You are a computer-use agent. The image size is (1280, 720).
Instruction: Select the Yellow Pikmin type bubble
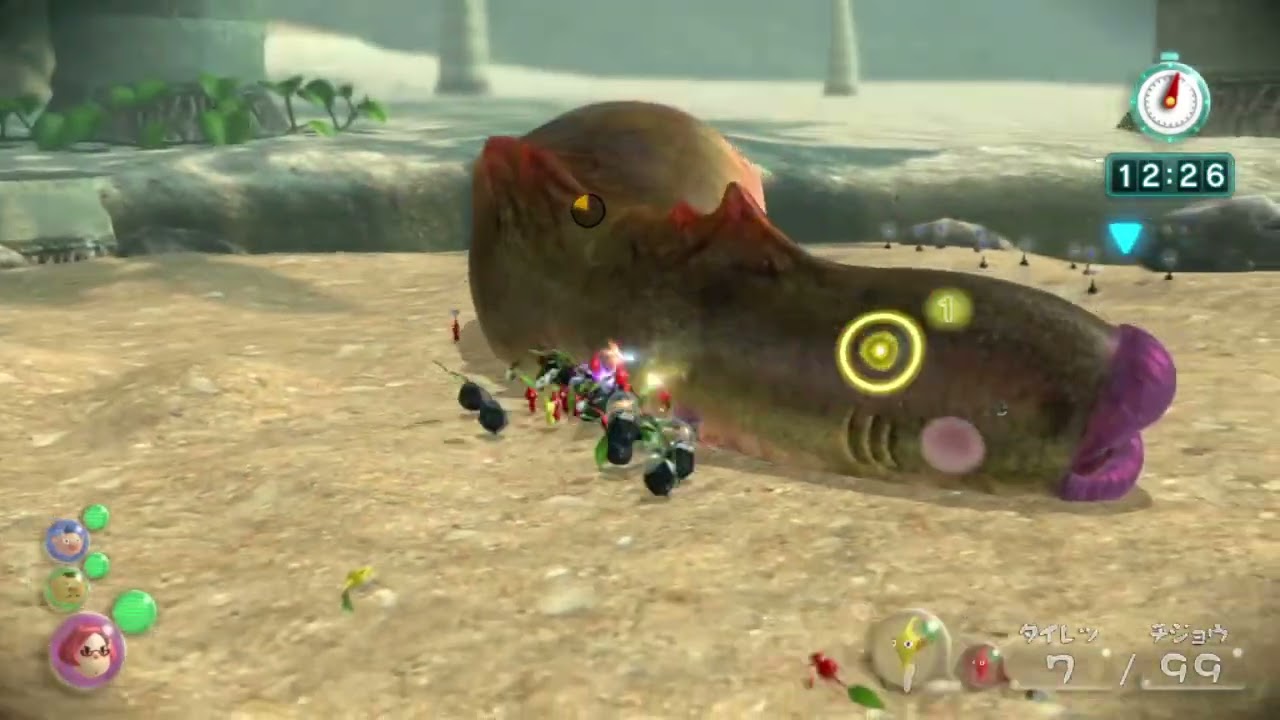click(907, 649)
